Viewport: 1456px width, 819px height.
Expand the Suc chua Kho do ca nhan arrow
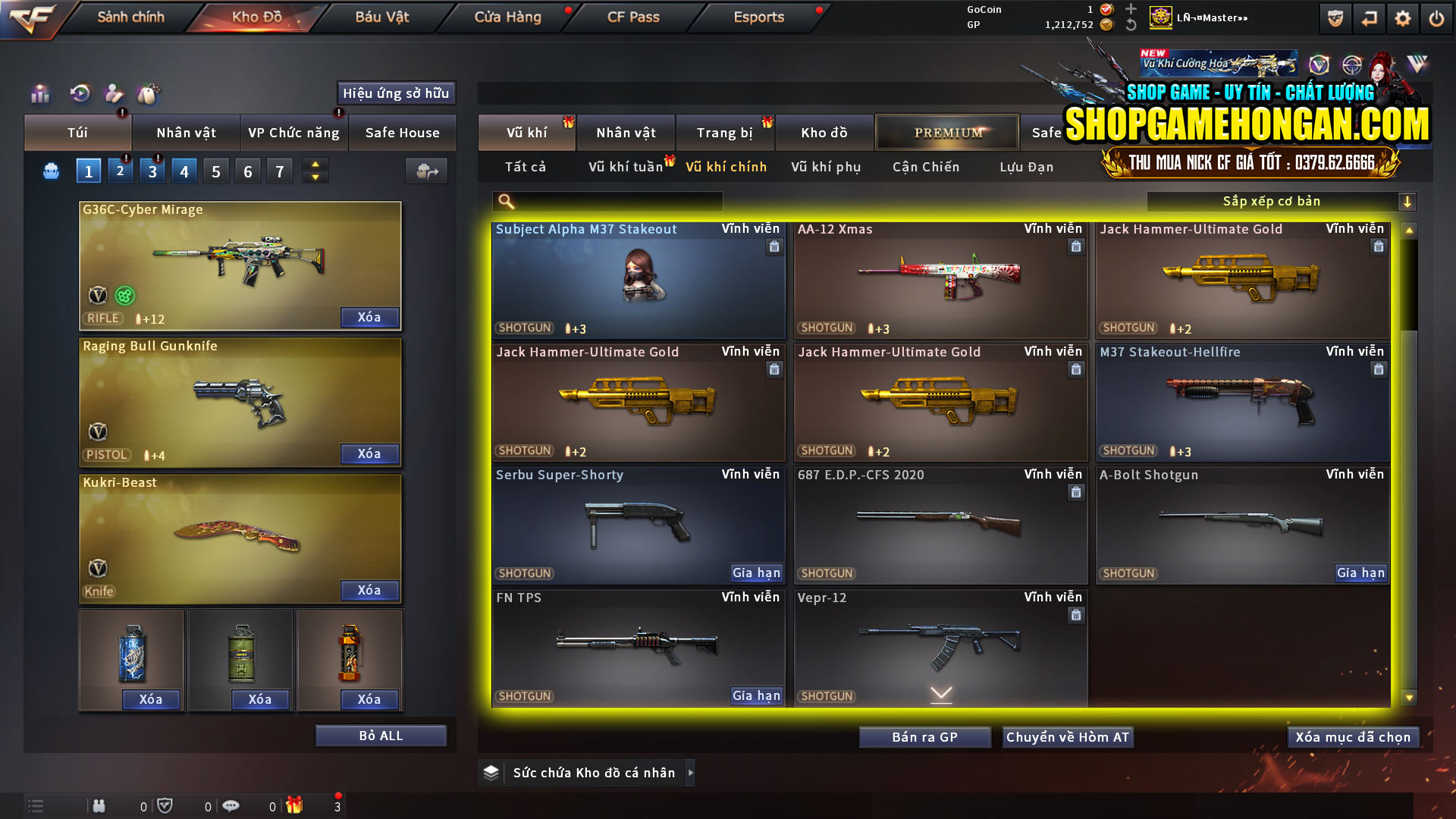click(691, 773)
